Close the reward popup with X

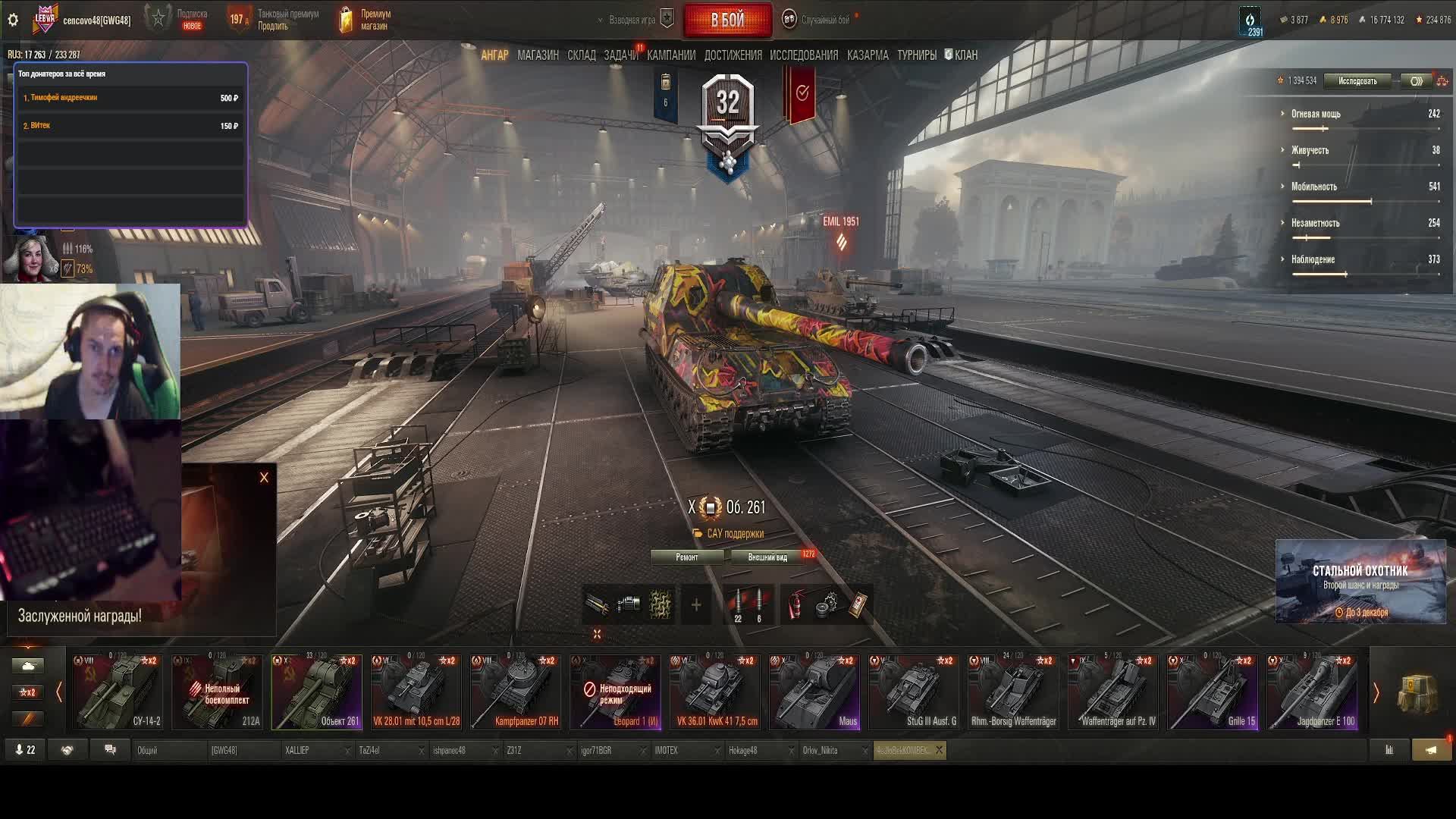coord(264,478)
